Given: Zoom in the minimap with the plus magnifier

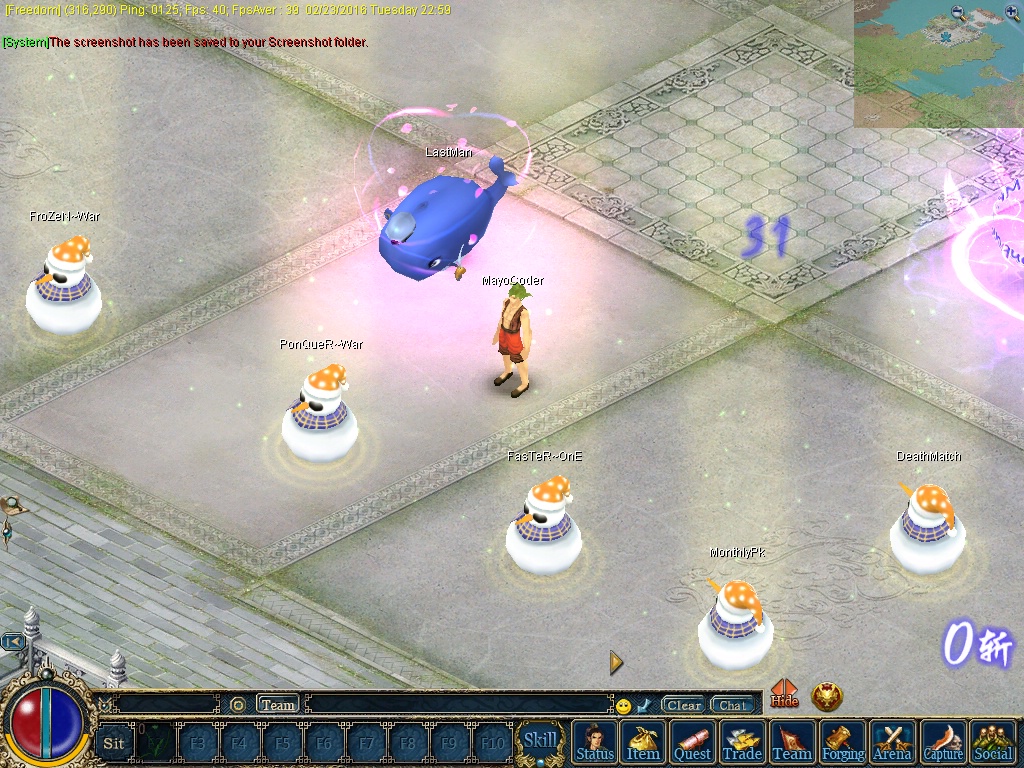Looking at the screenshot, I should 1012,13.
